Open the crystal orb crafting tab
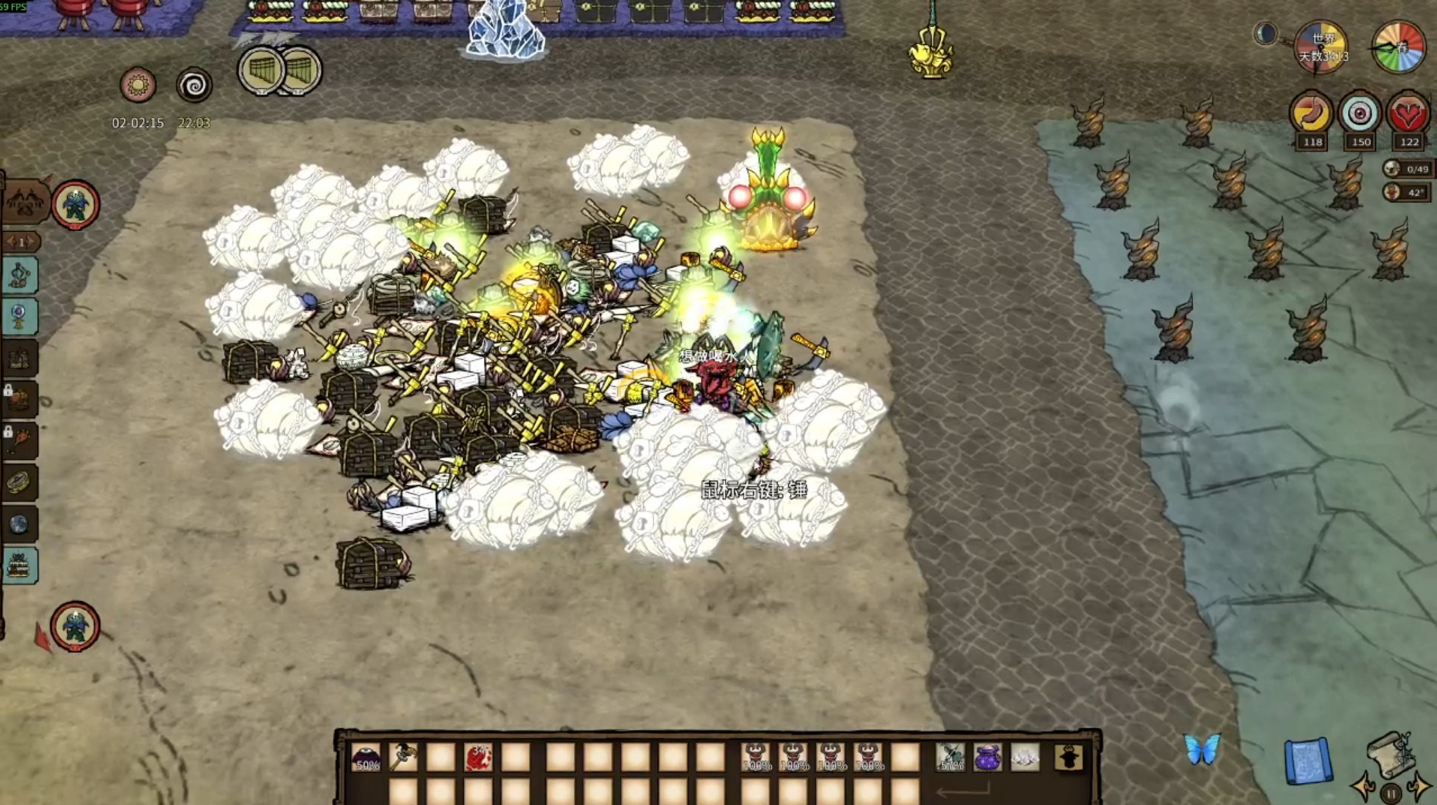 19,317
